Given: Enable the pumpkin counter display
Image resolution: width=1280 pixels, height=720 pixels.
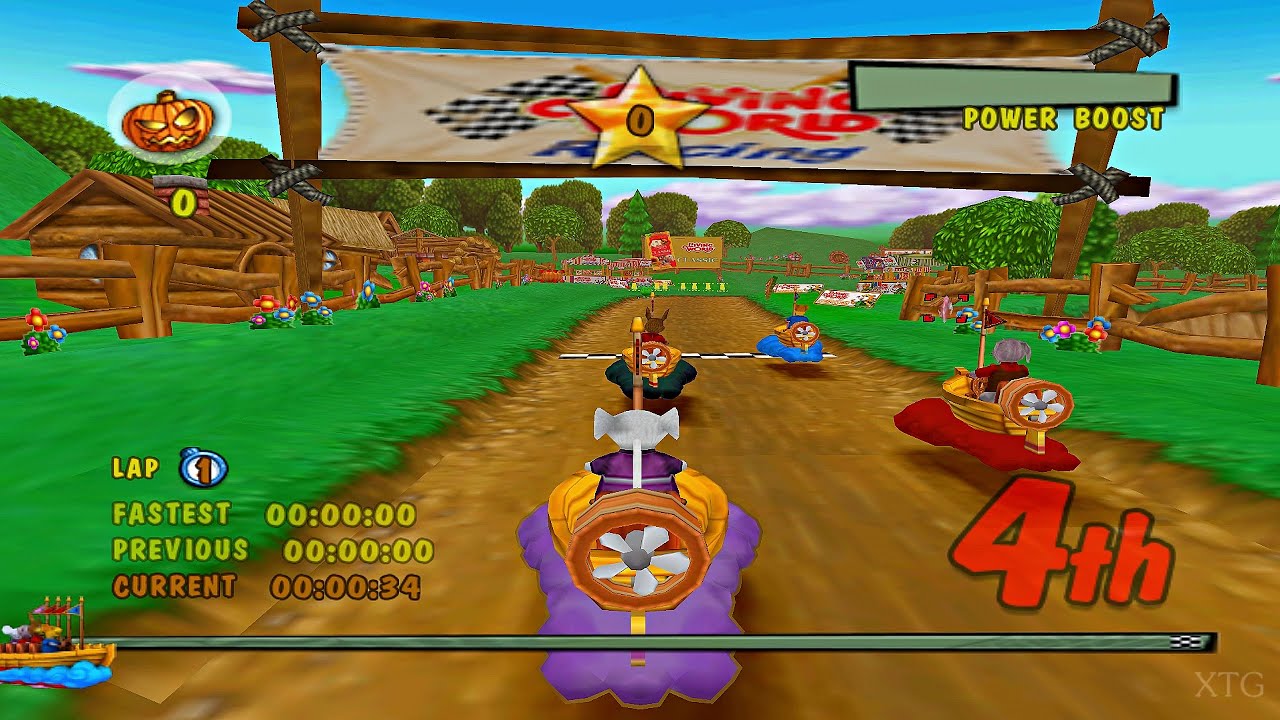Looking at the screenshot, I should coord(183,204).
